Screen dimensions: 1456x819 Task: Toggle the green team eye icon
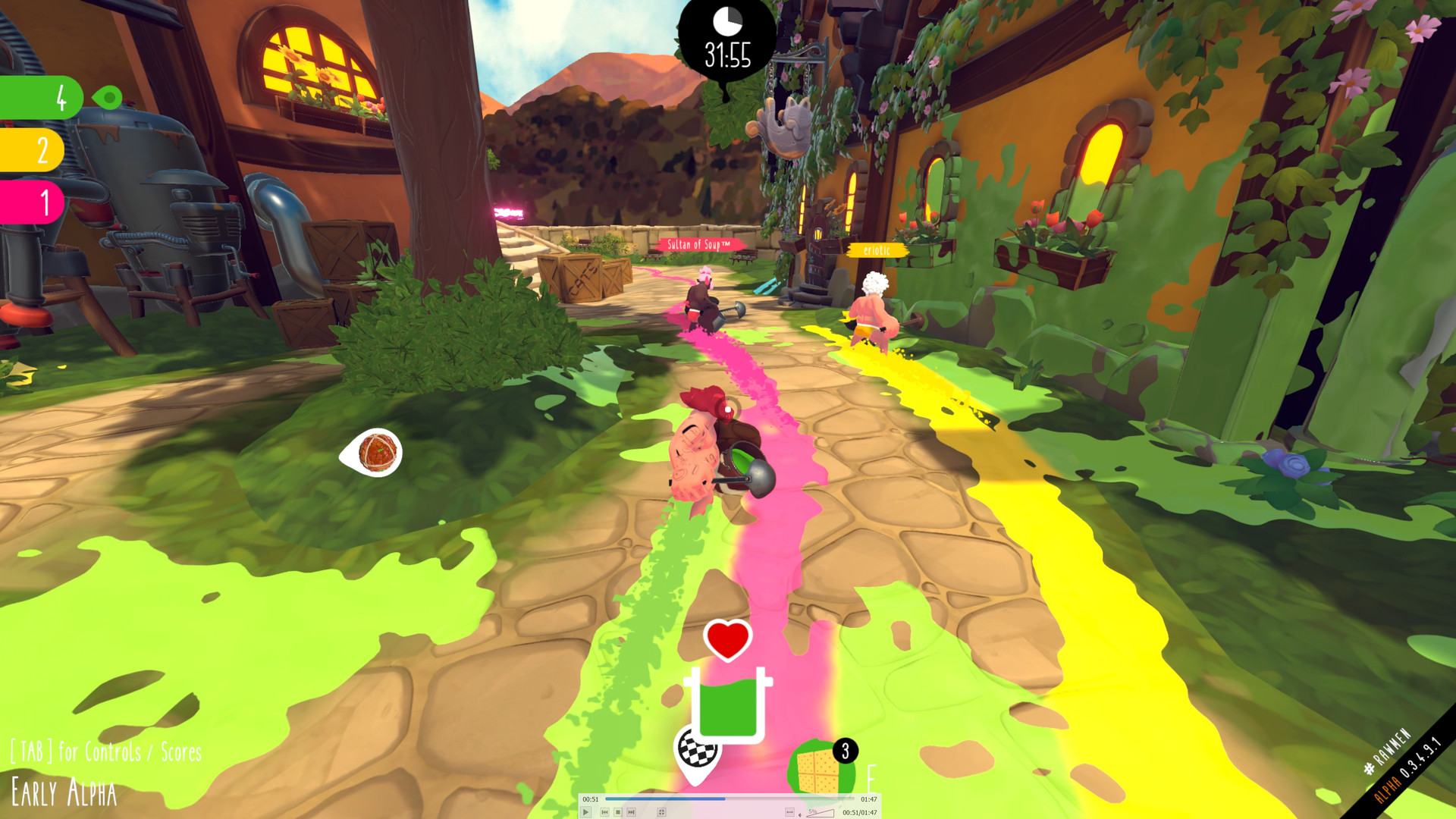(x=109, y=97)
